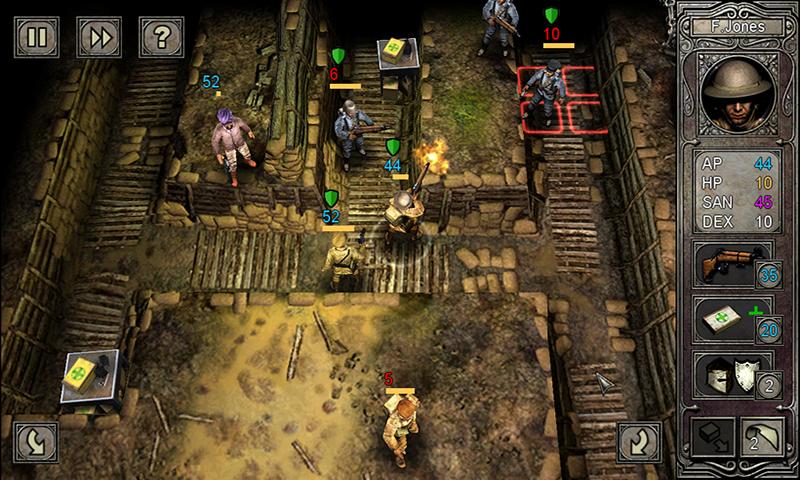Viewport: 800px width, 480px height.
Task: Activate the fast-forward button
Action: pyautogui.click(x=98, y=38)
